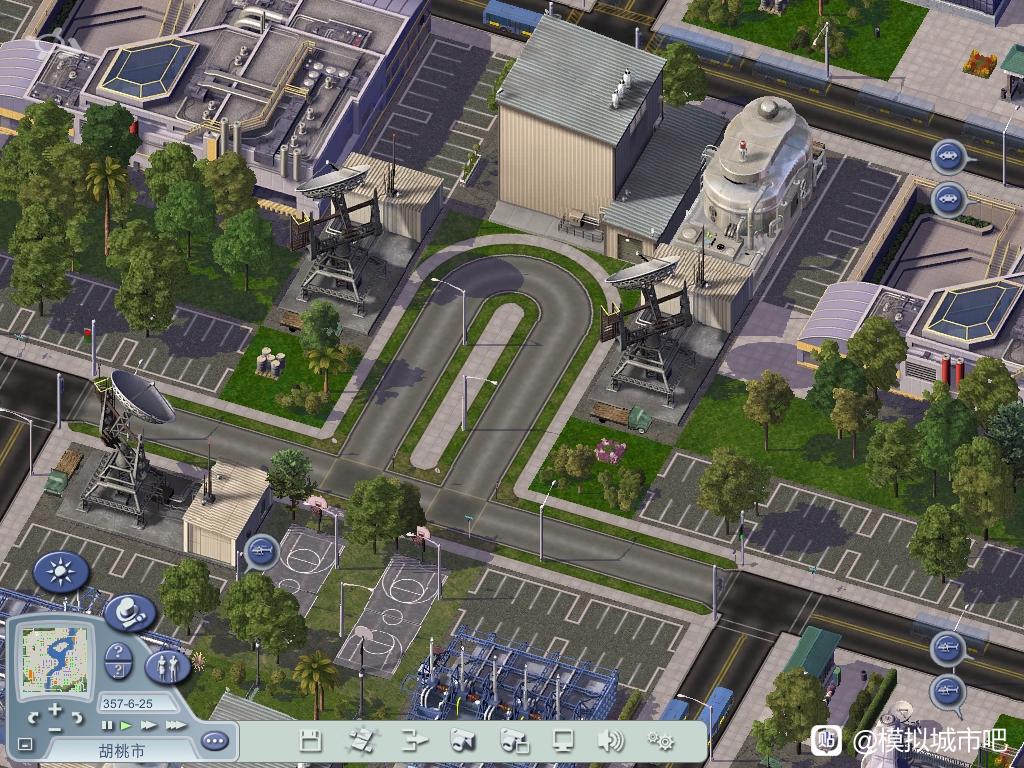Zoom in with the plus button
The width and height of the screenshot is (1024, 768).
55,710
